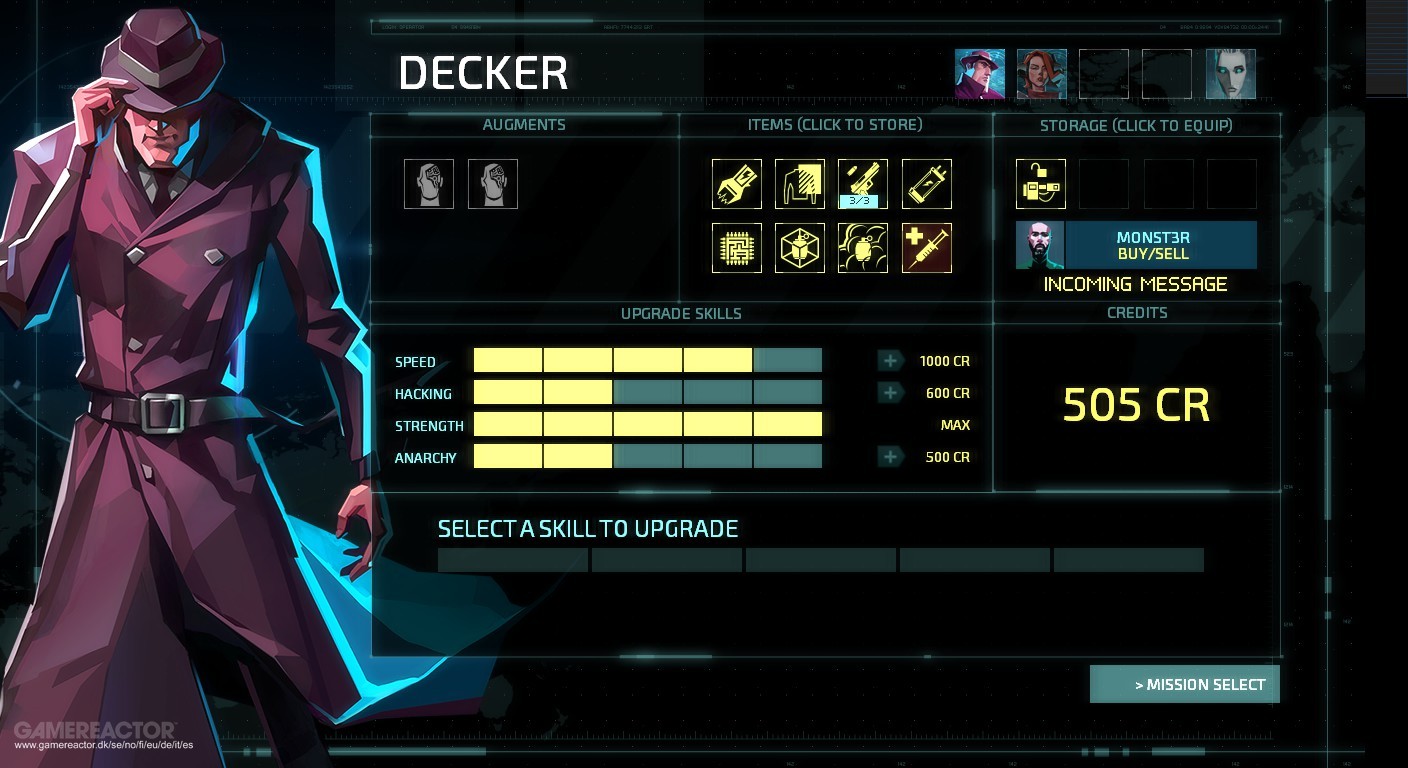Select the stun gun item to store
The width and height of the screenshot is (1408, 768).
pos(736,184)
